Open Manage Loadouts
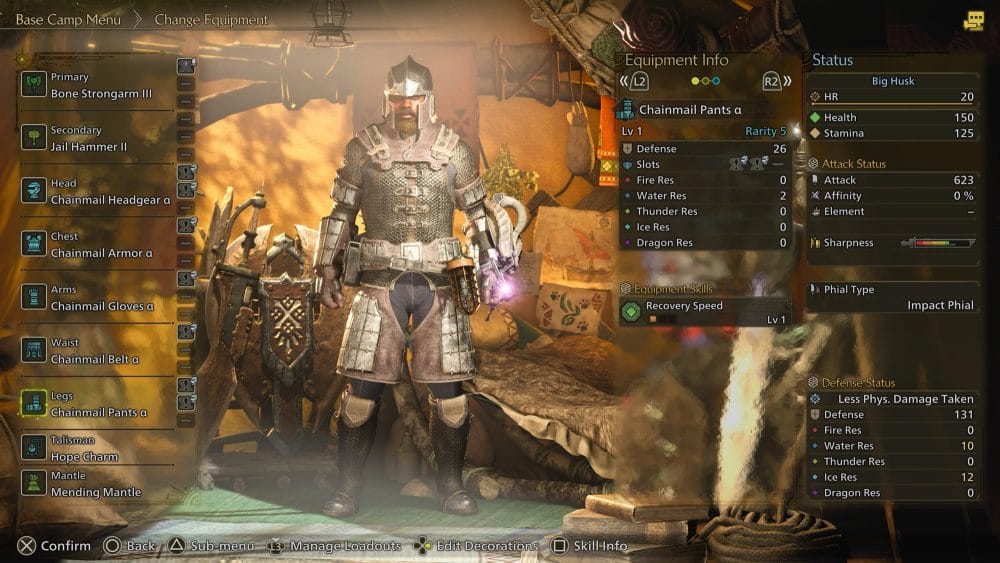Screen dimensions: 1000x563 point(334,546)
